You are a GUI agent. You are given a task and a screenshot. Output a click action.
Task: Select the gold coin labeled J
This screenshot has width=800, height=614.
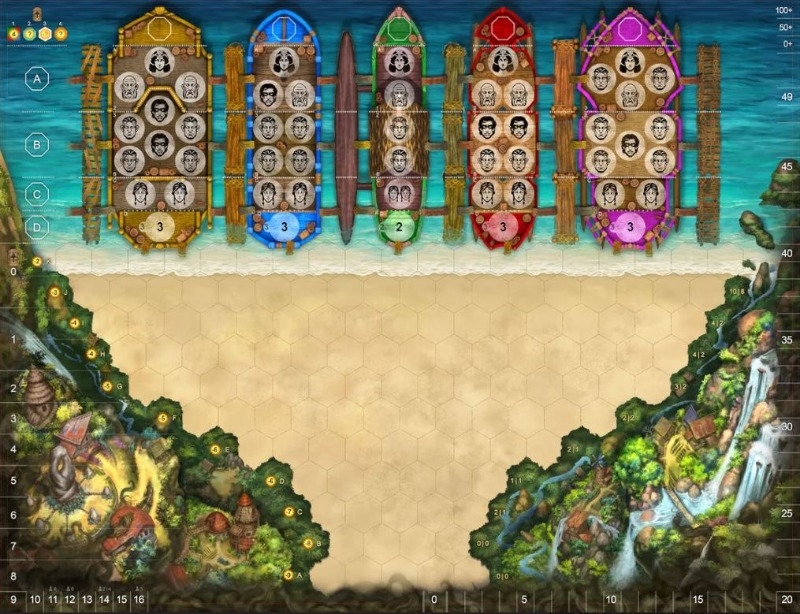(54, 292)
